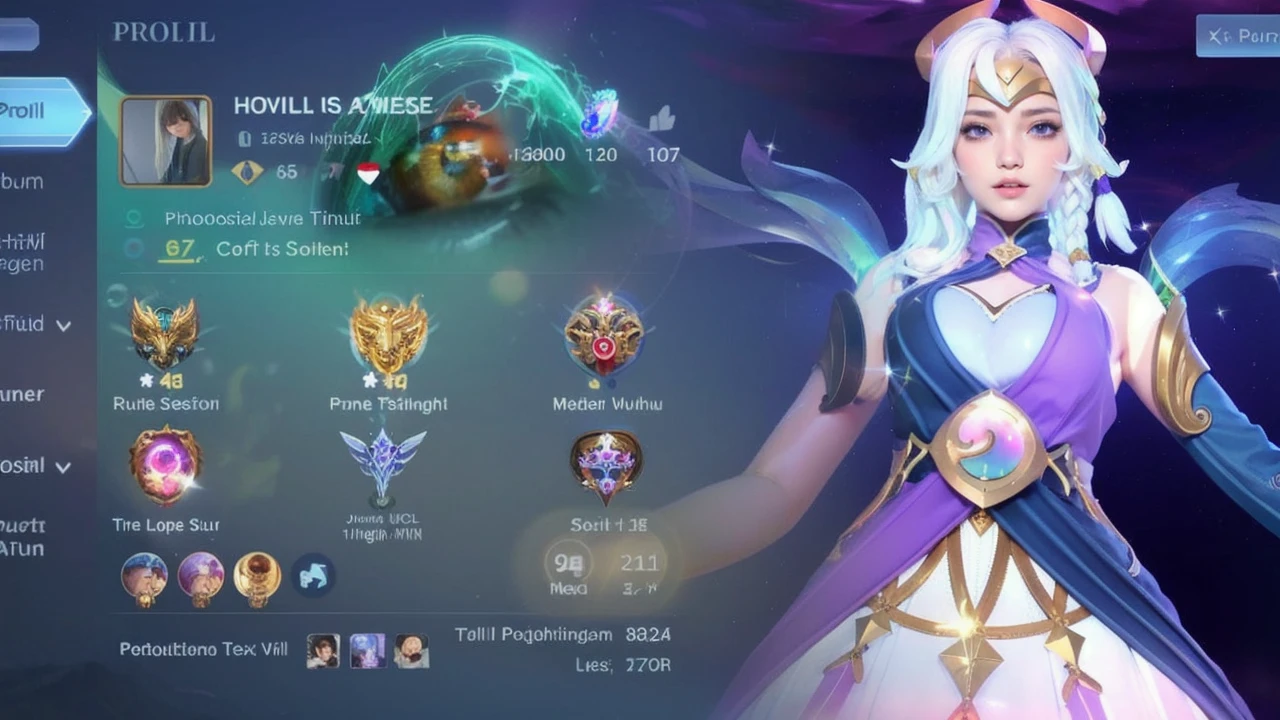Screen dimensions: 1280x720
Task: Select the dark floral shield badge
Action: tap(606, 465)
